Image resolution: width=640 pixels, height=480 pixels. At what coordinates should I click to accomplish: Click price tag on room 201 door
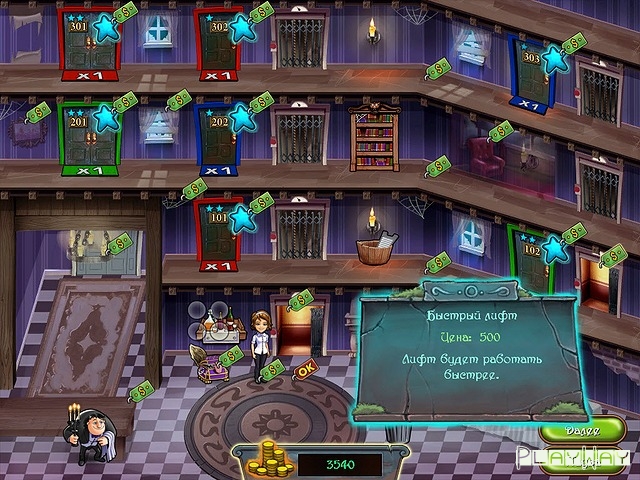[125, 101]
